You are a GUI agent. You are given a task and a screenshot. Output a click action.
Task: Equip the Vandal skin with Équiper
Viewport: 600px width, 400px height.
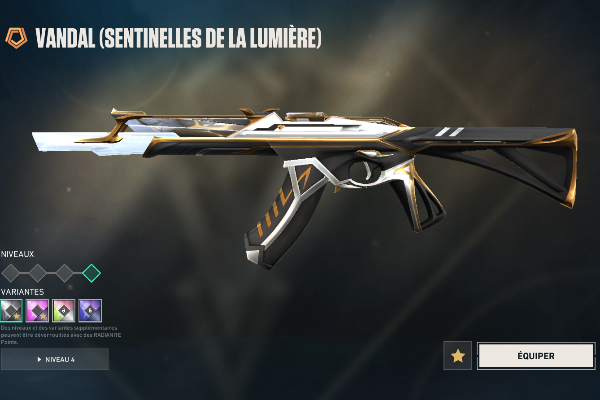coord(536,355)
